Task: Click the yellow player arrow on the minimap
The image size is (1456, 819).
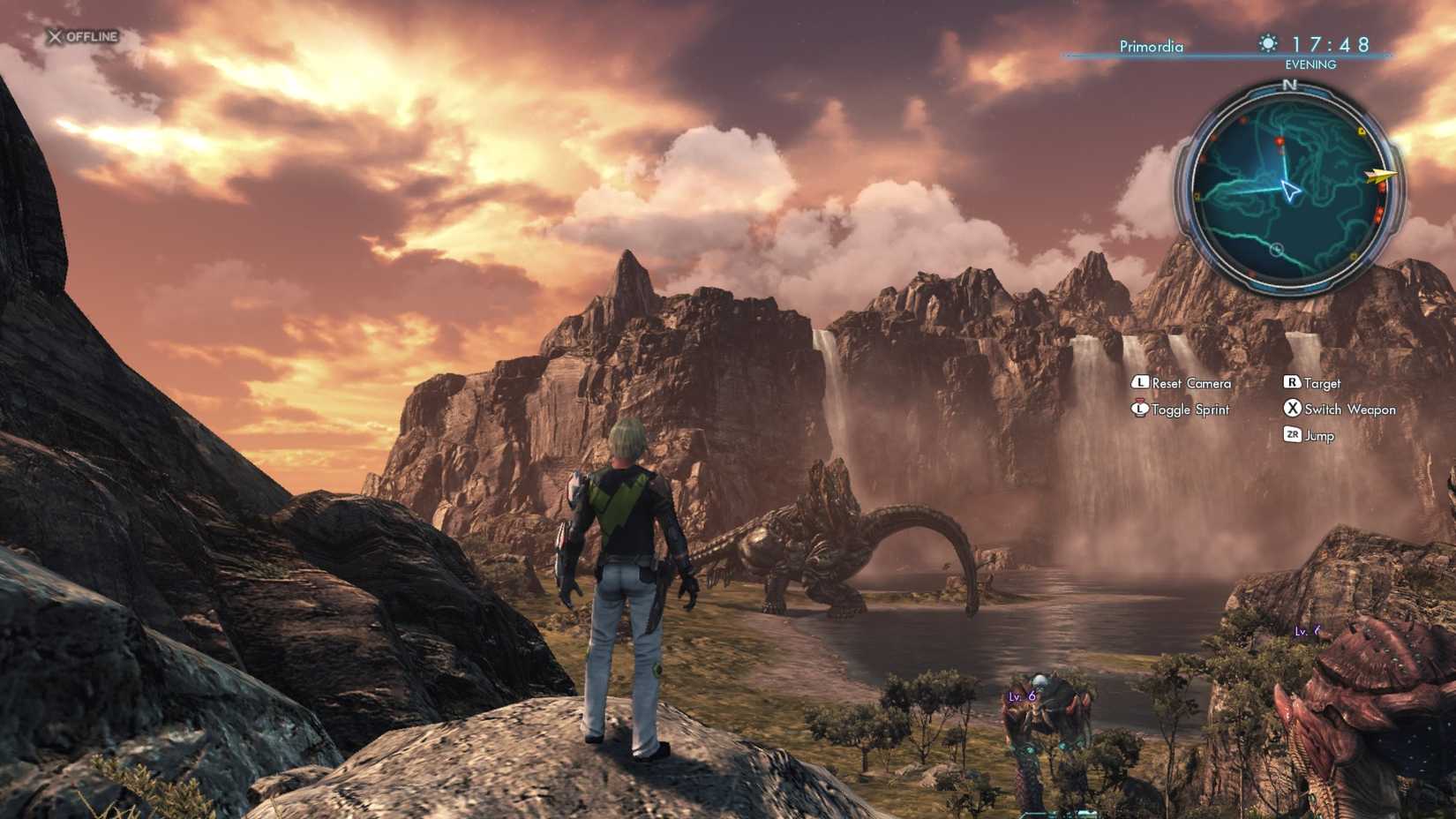Action: click(1378, 175)
